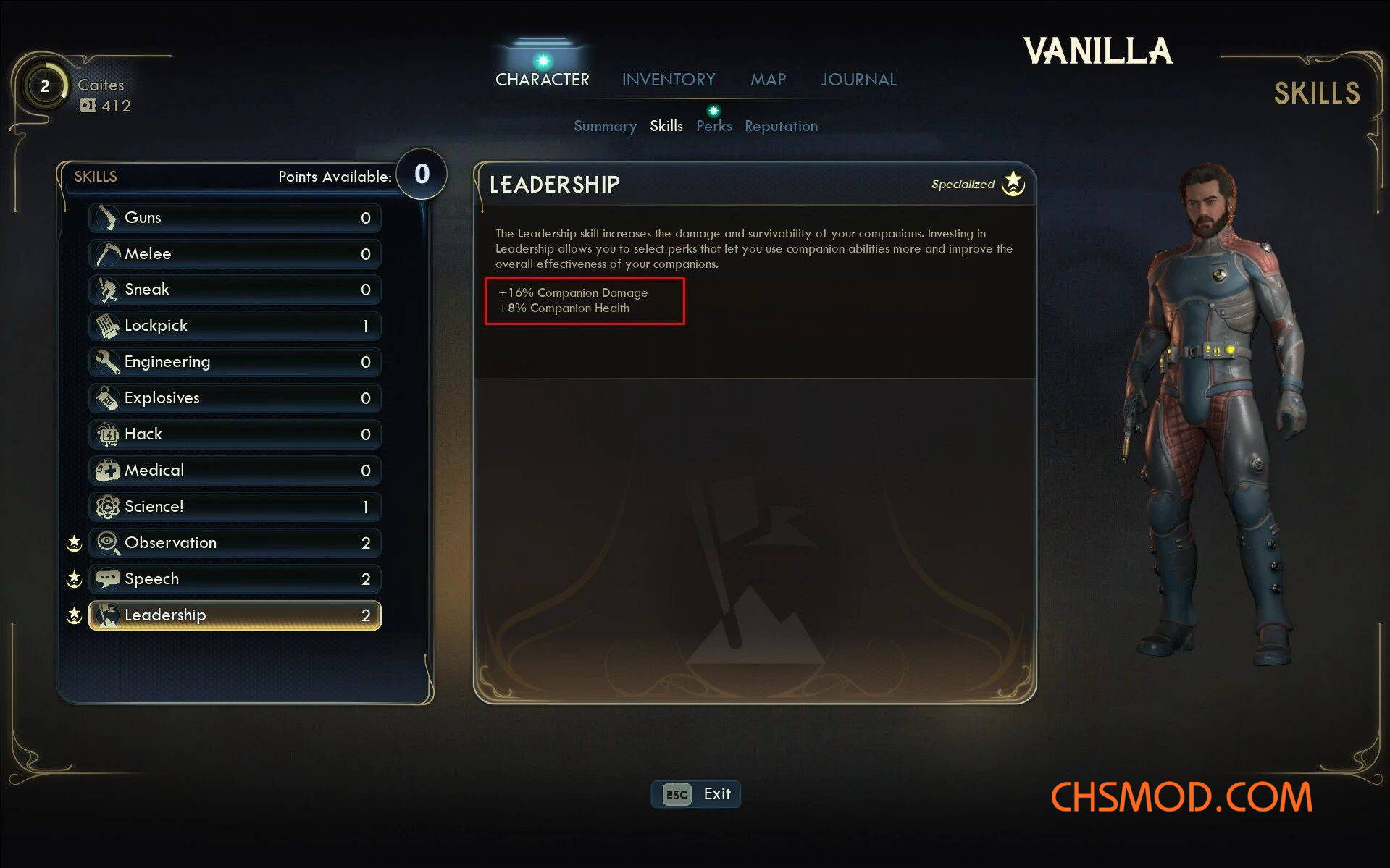The image size is (1390, 868).
Task: Go to the Journal tab
Action: point(858,80)
